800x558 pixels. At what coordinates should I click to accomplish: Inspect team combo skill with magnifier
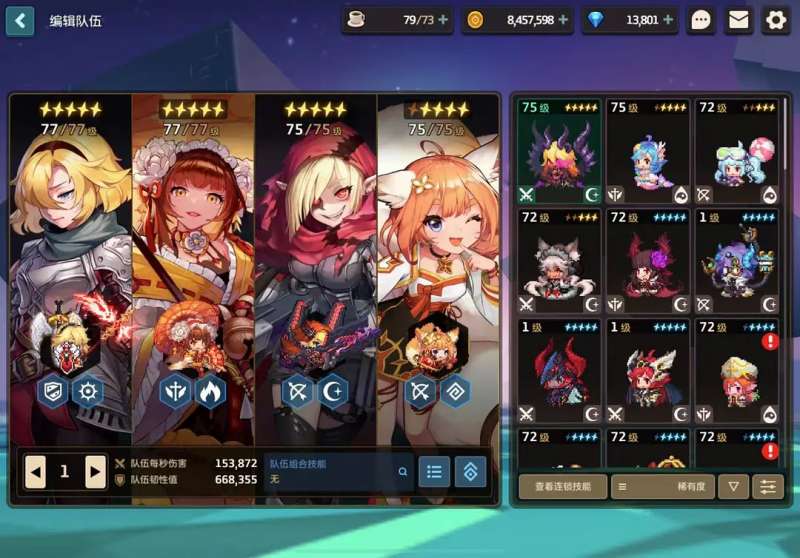403,472
